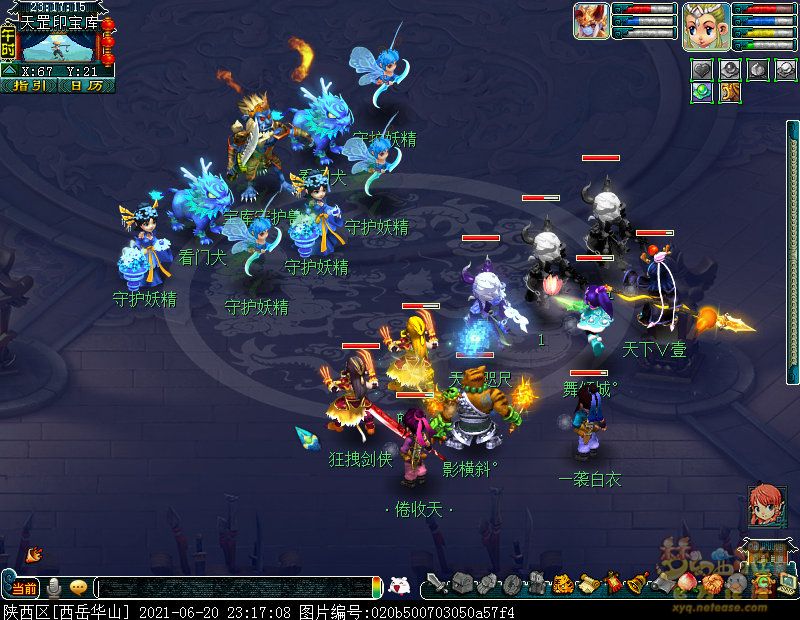The height and width of the screenshot is (620, 800).
Task: Open the 指引 guide button
Action: 29,86
